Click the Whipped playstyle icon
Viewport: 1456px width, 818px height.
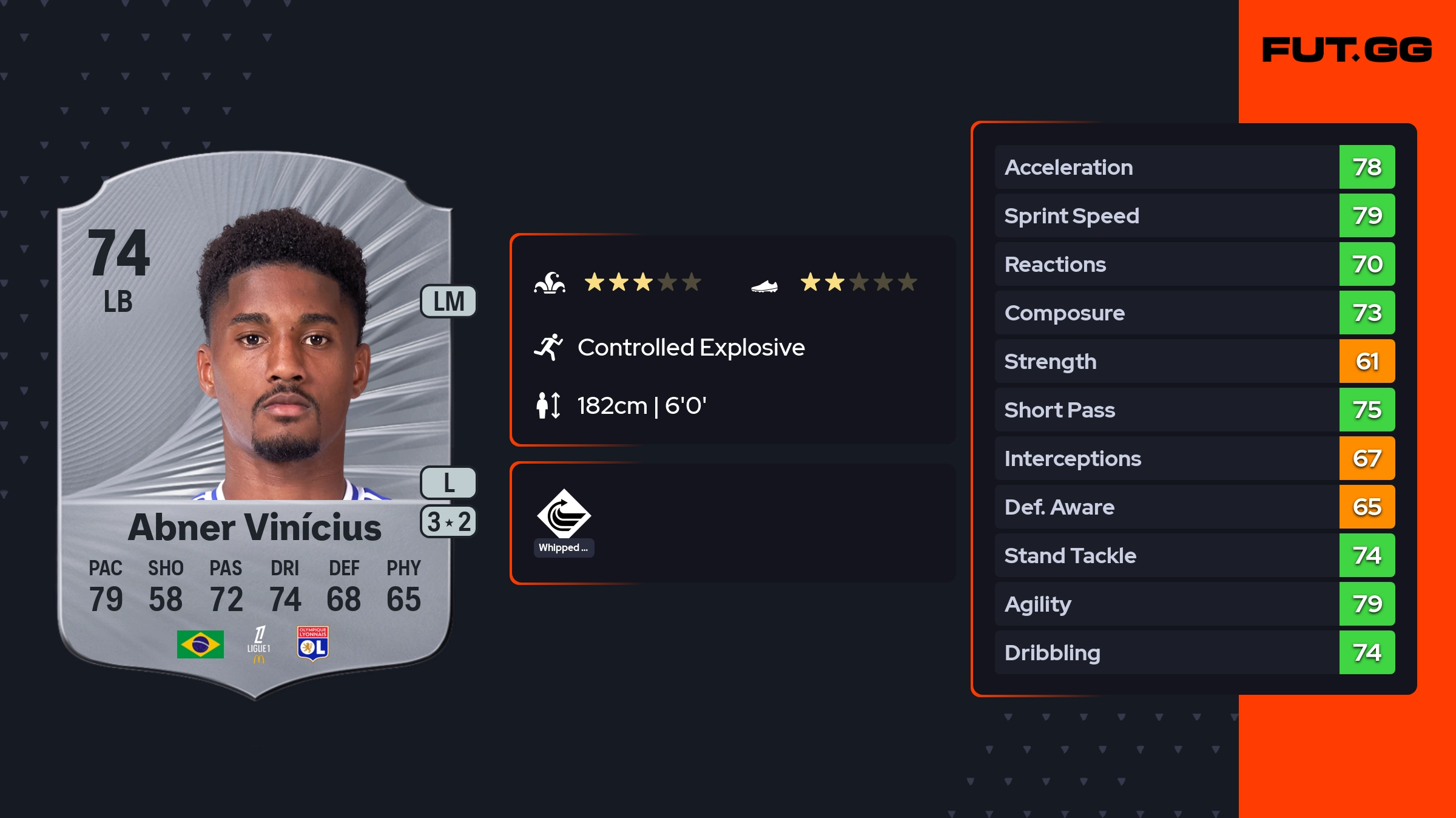pos(564,515)
